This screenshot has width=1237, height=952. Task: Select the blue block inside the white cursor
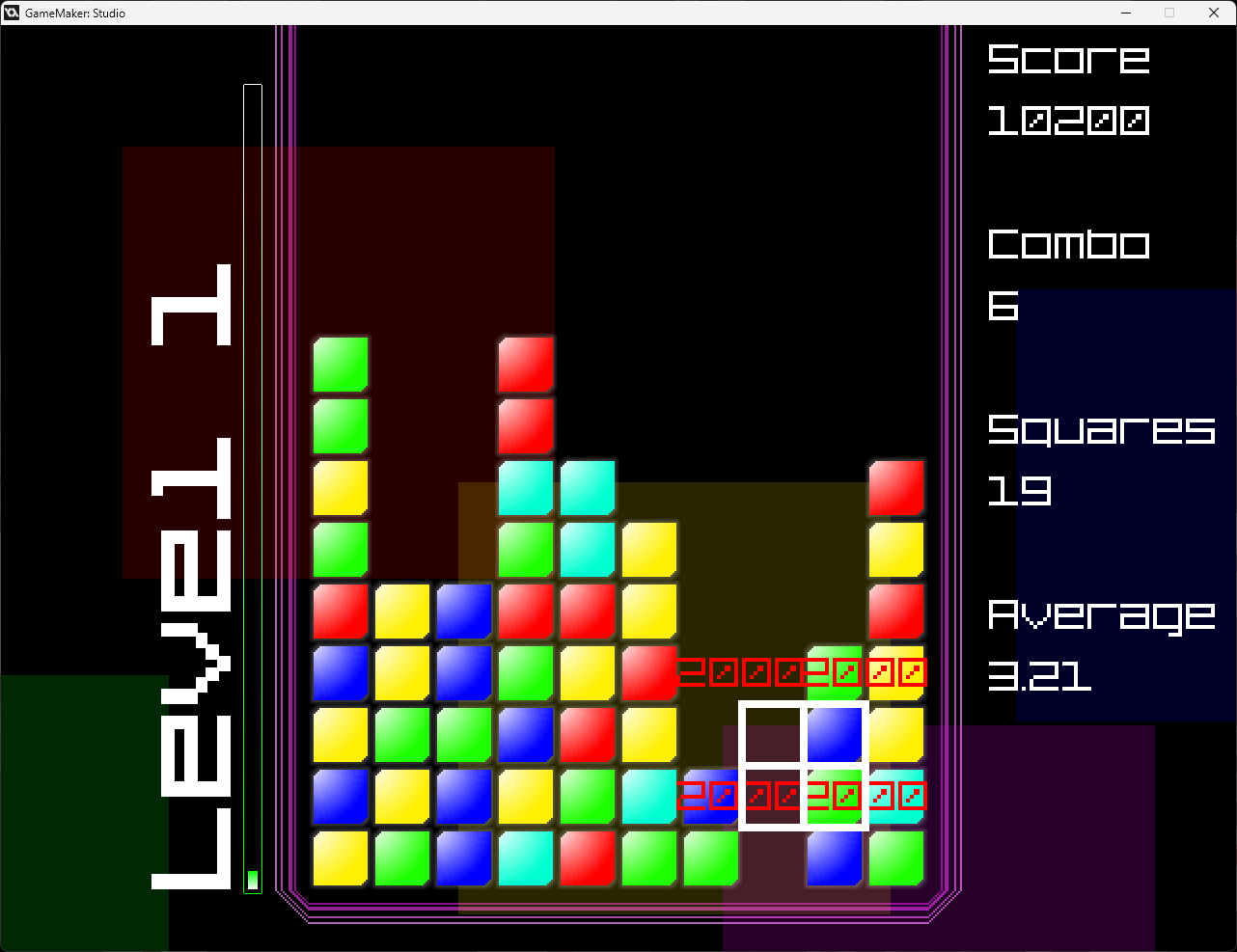835,736
